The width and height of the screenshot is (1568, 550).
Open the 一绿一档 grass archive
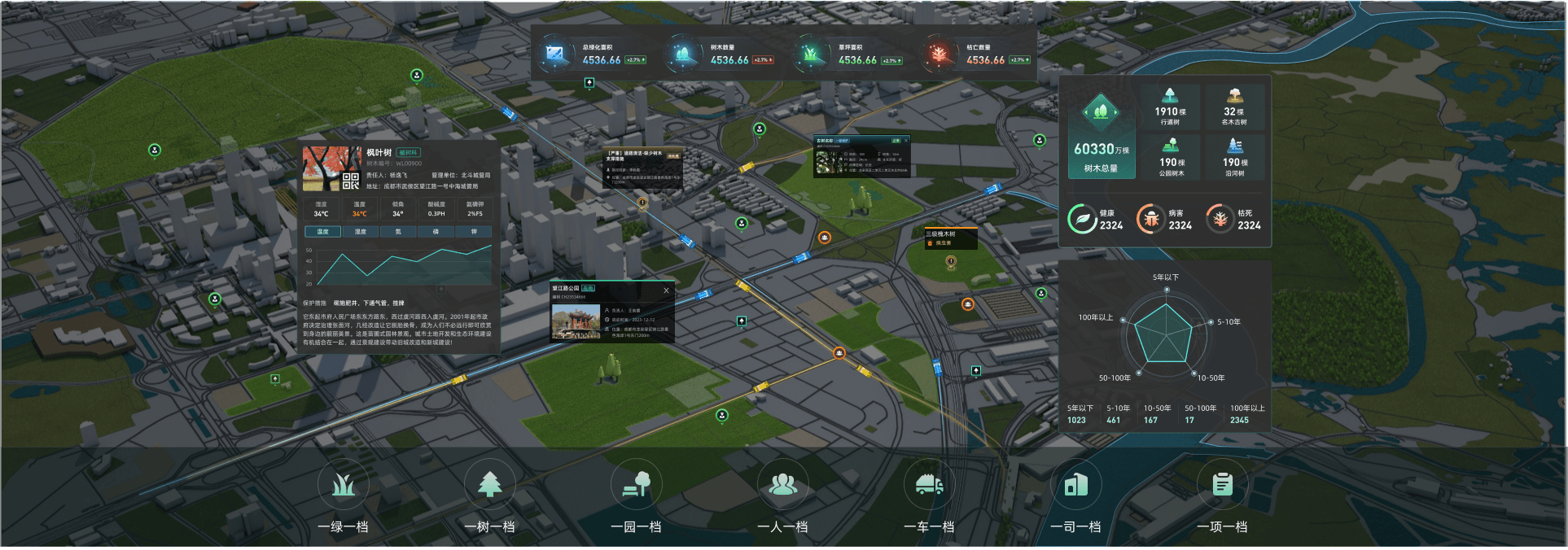(343, 486)
